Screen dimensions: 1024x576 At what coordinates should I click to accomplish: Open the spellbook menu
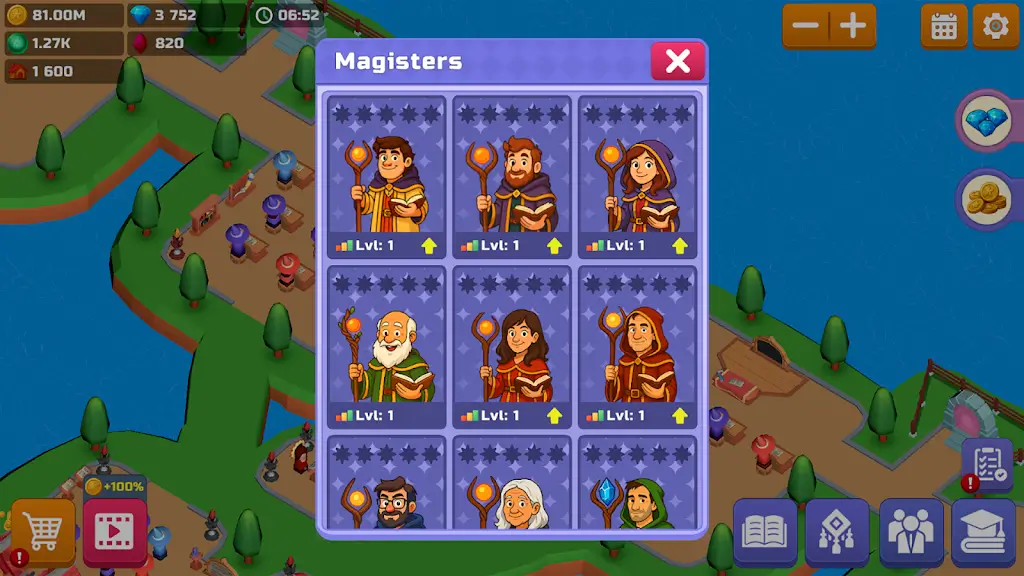click(765, 532)
